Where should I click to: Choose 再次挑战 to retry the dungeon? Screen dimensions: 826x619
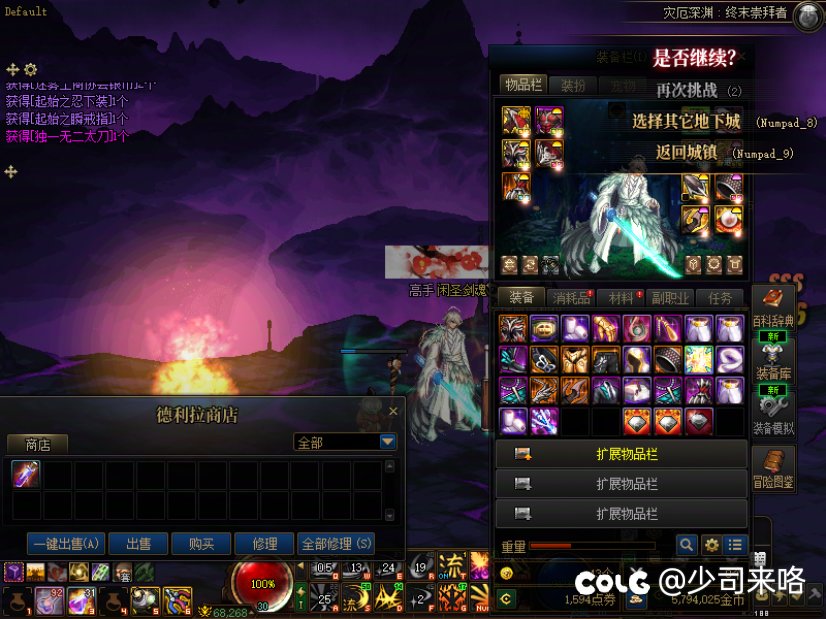click(687, 90)
